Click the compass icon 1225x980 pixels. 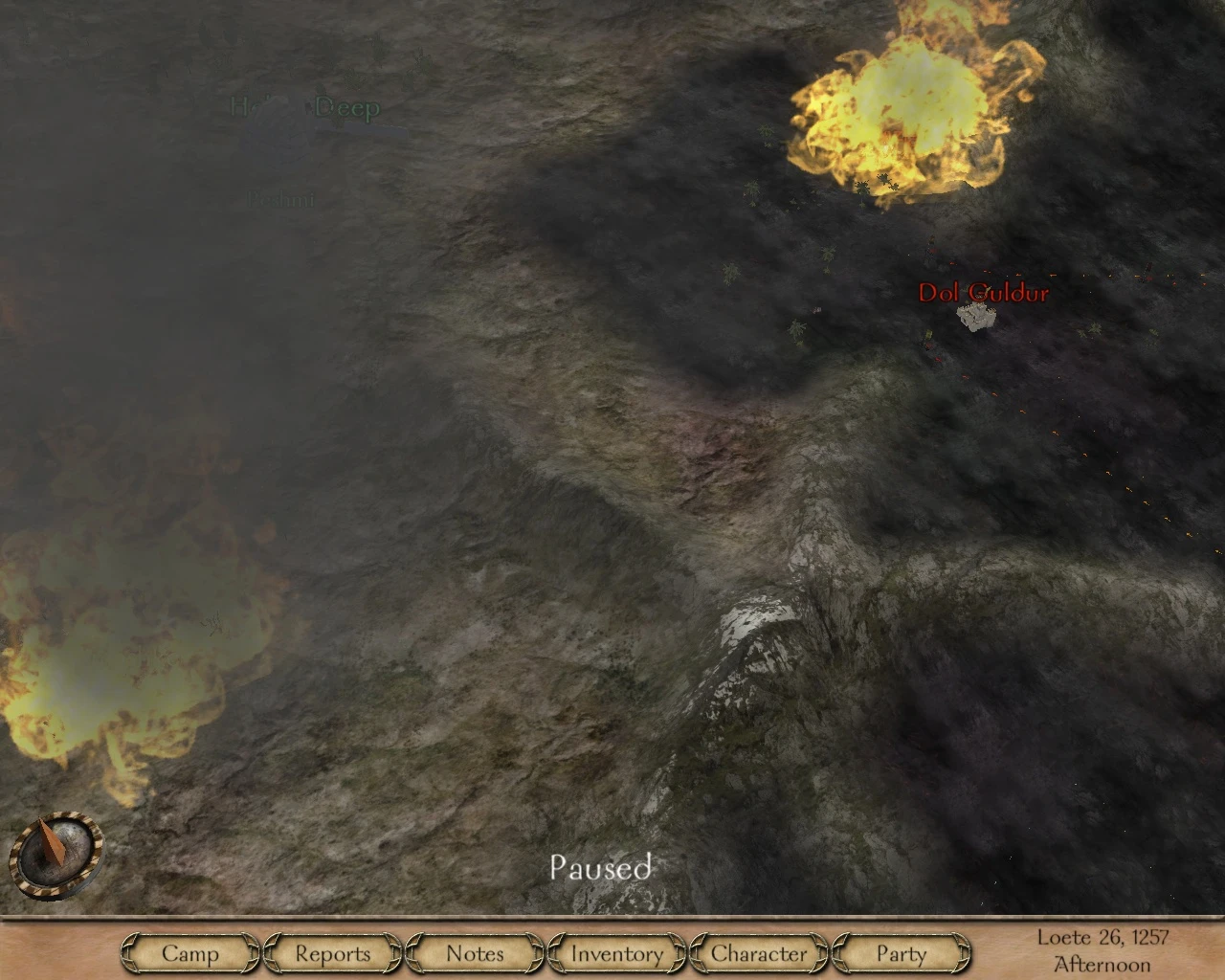point(56,851)
